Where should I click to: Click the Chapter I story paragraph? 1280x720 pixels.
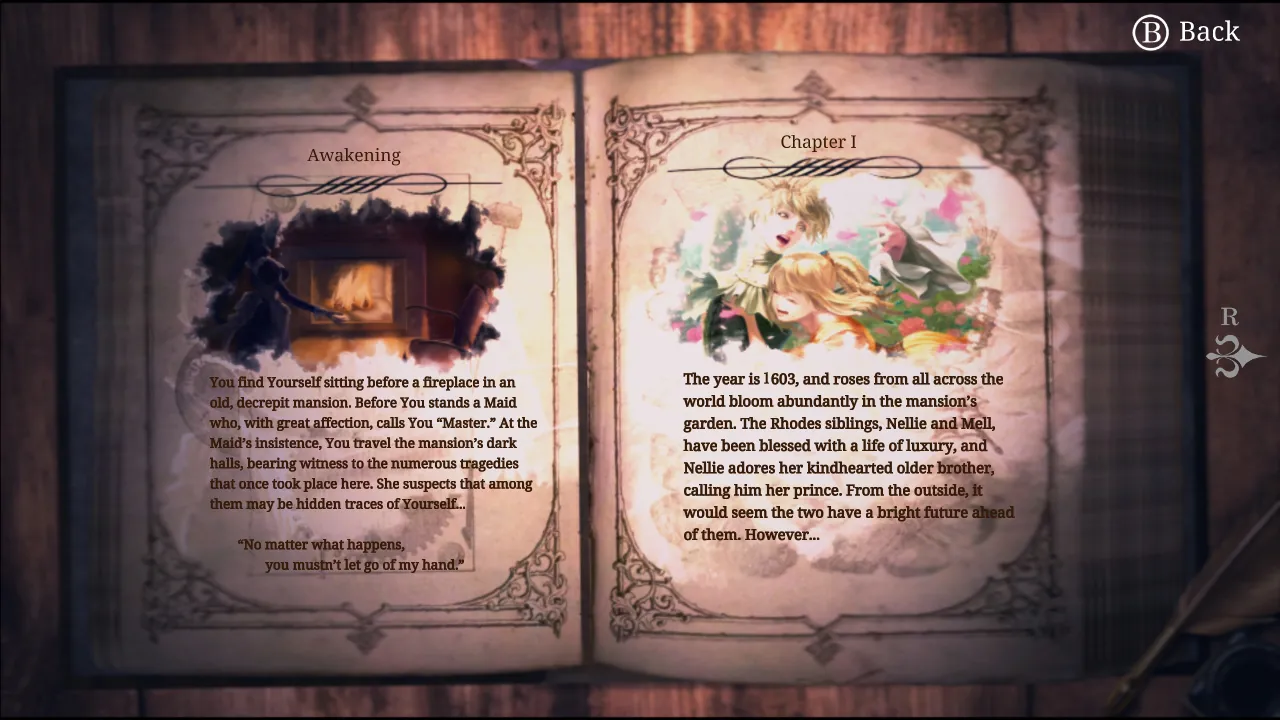click(x=848, y=456)
